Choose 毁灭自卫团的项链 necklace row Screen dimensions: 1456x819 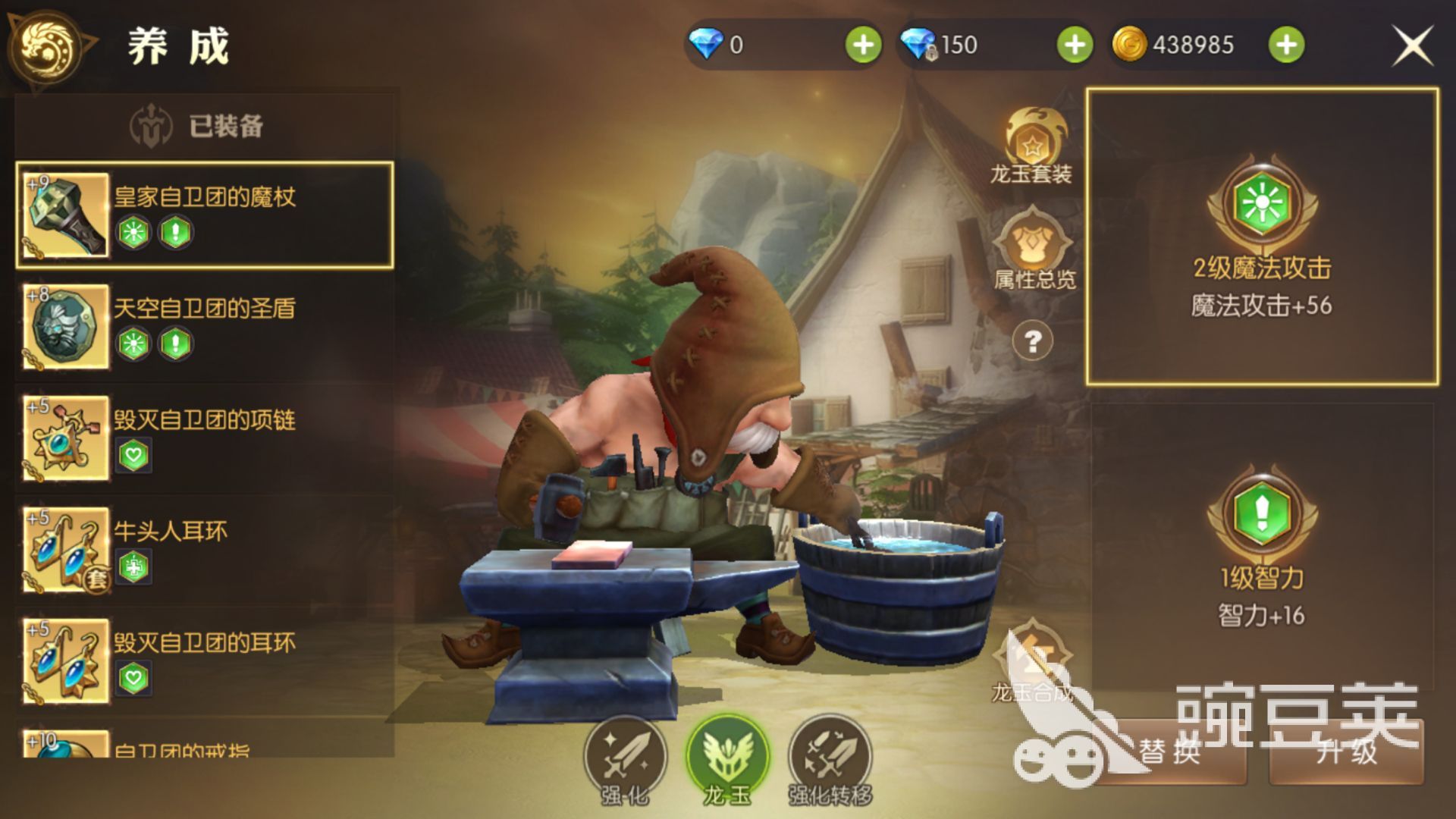[205, 438]
